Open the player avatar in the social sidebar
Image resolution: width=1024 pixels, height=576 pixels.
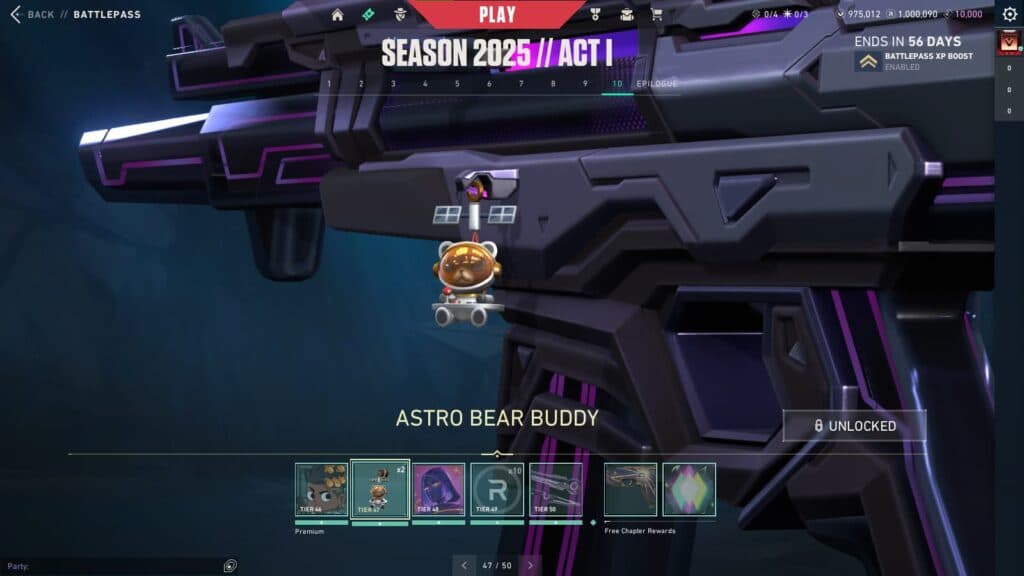[x=1008, y=43]
